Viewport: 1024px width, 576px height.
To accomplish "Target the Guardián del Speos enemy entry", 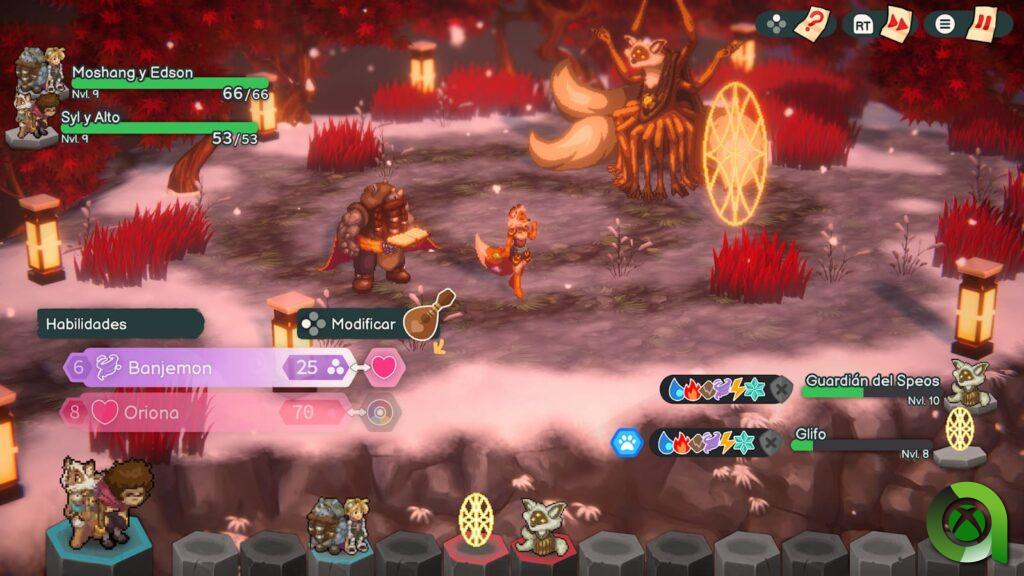I will pyautogui.click(x=870, y=386).
